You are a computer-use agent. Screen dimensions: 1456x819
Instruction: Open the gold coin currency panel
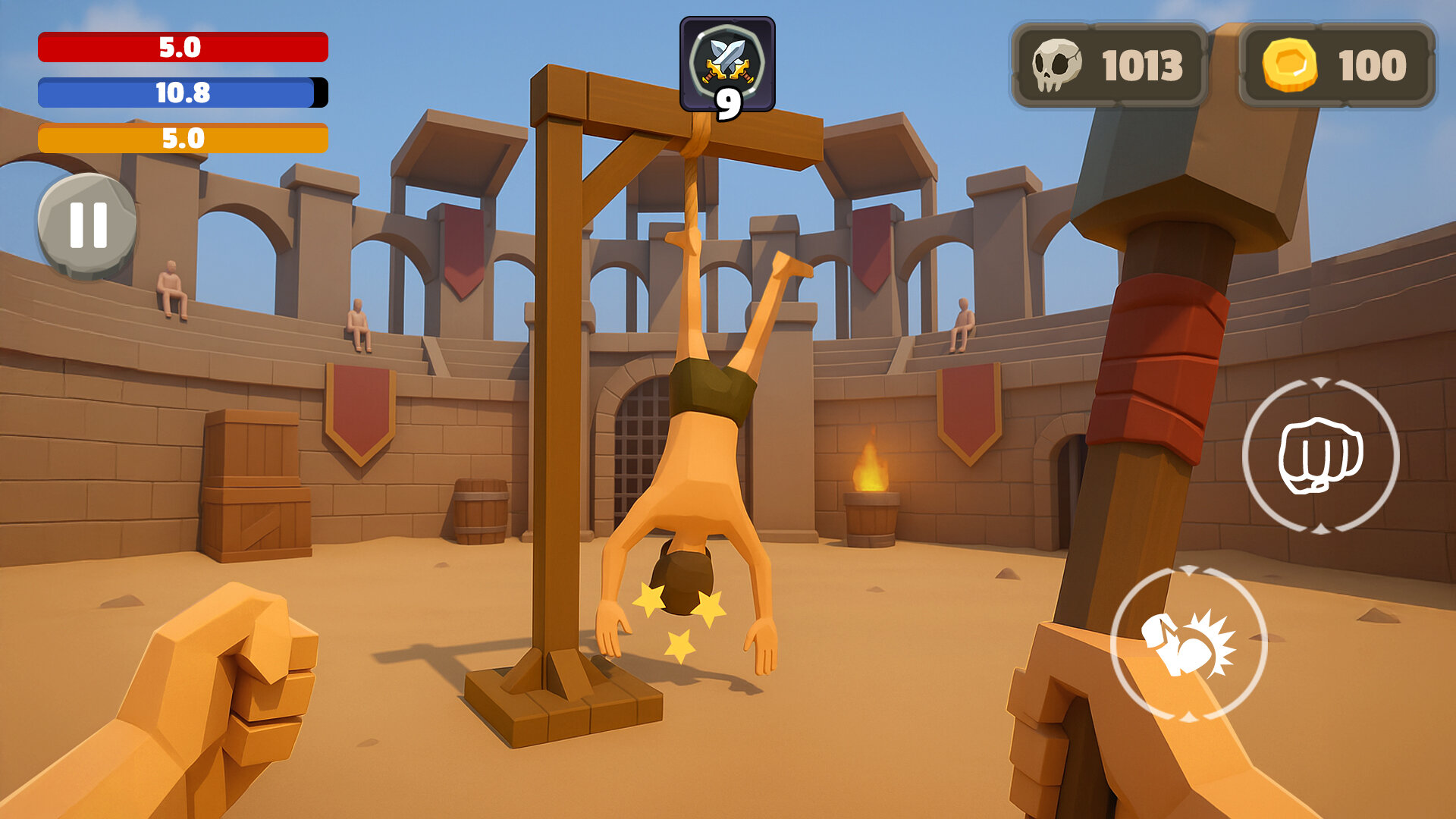pyautogui.click(x=1337, y=65)
